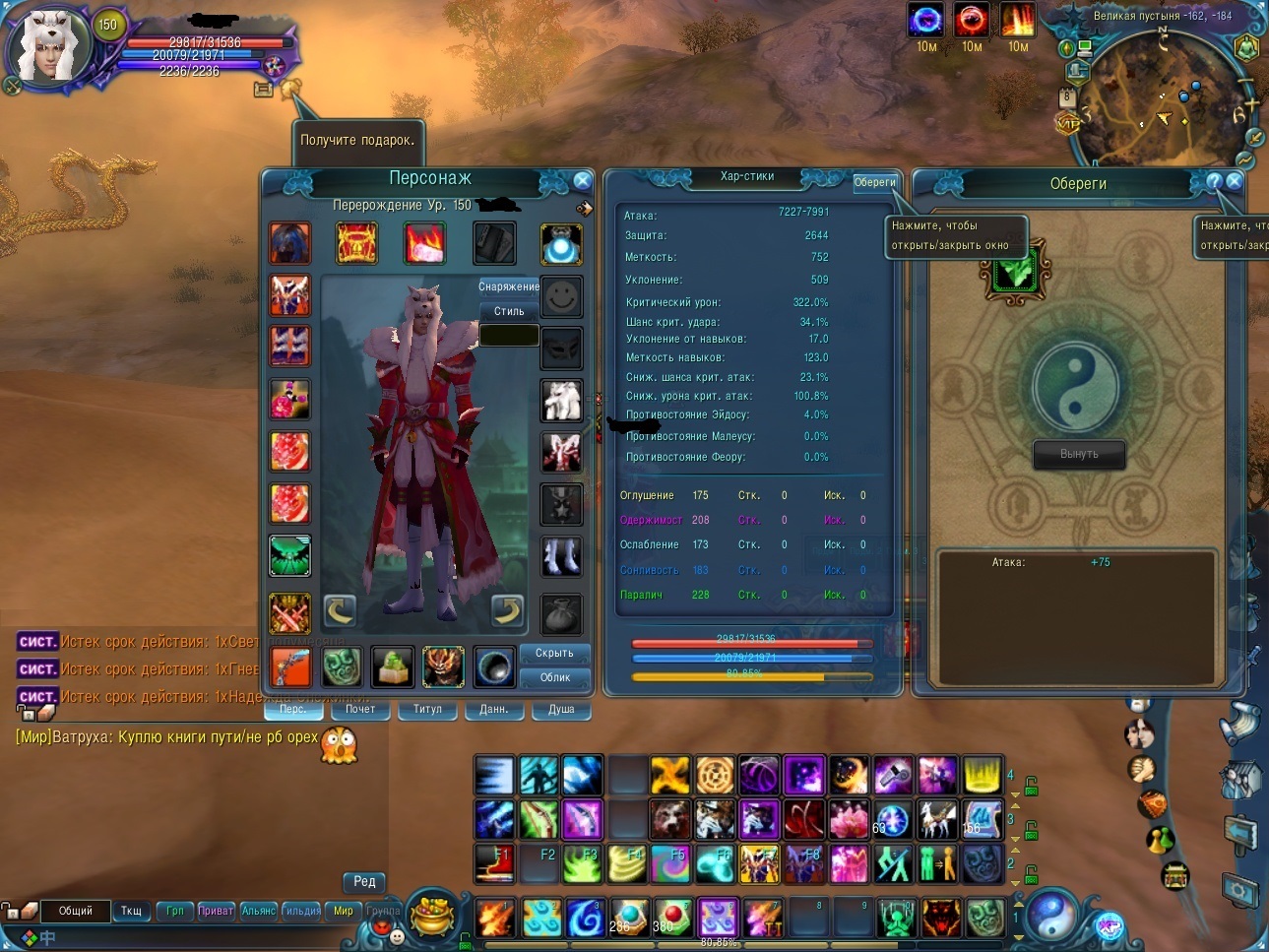The height and width of the screenshot is (952, 1269).
Task: Rotate the character model right
Action: (x=507, y=610)
